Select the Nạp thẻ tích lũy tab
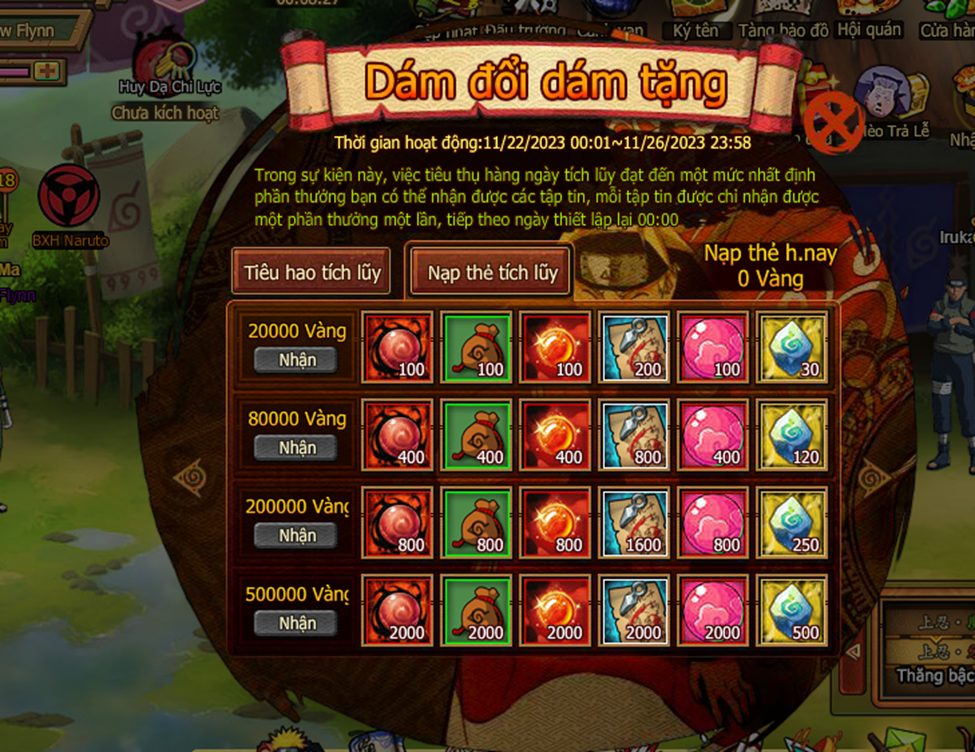This screenshot has height=752, width=975. pos(492,272)
